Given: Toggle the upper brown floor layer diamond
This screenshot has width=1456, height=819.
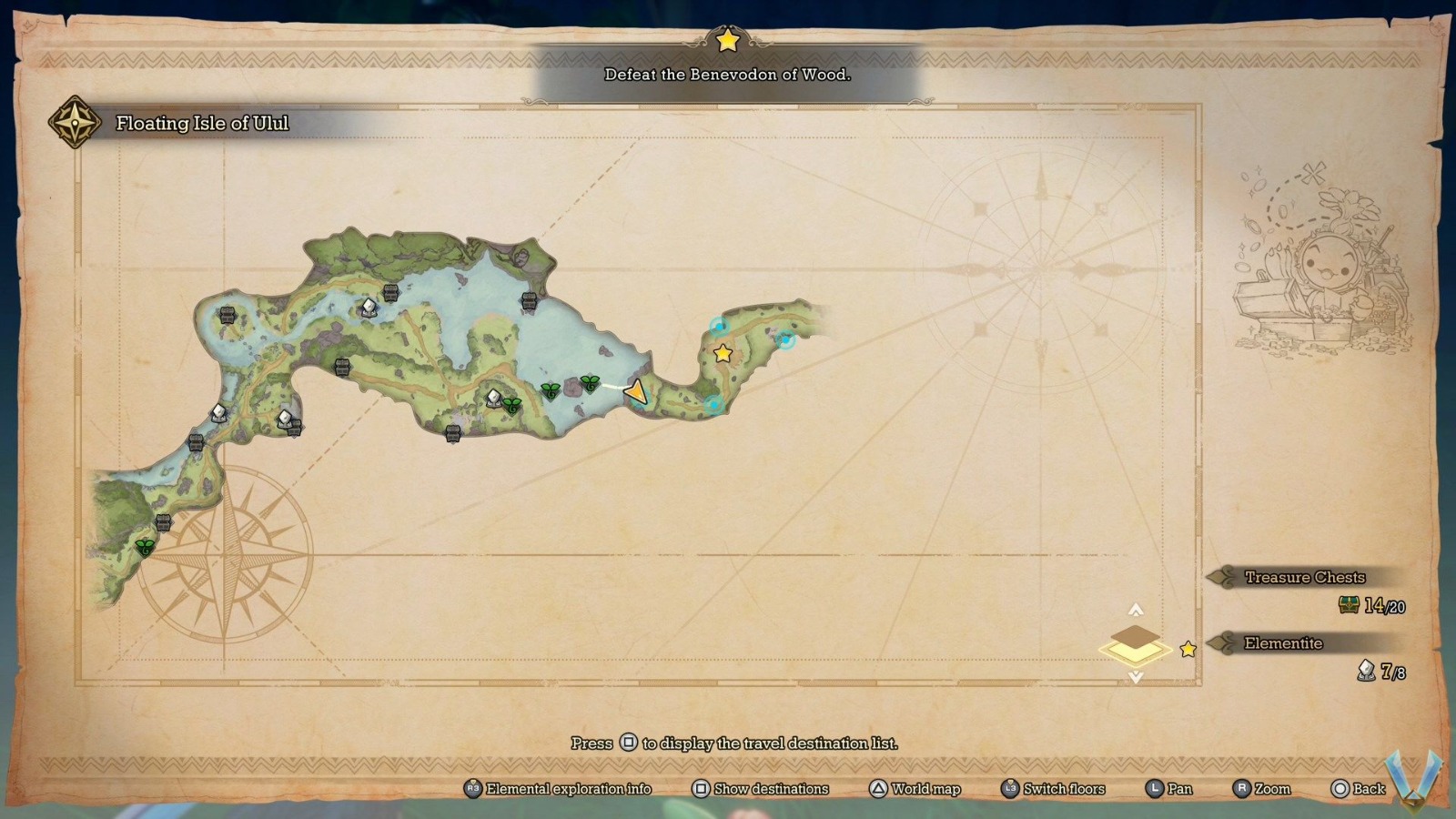Looking at the screenshot, I should tap(1135, 637).
